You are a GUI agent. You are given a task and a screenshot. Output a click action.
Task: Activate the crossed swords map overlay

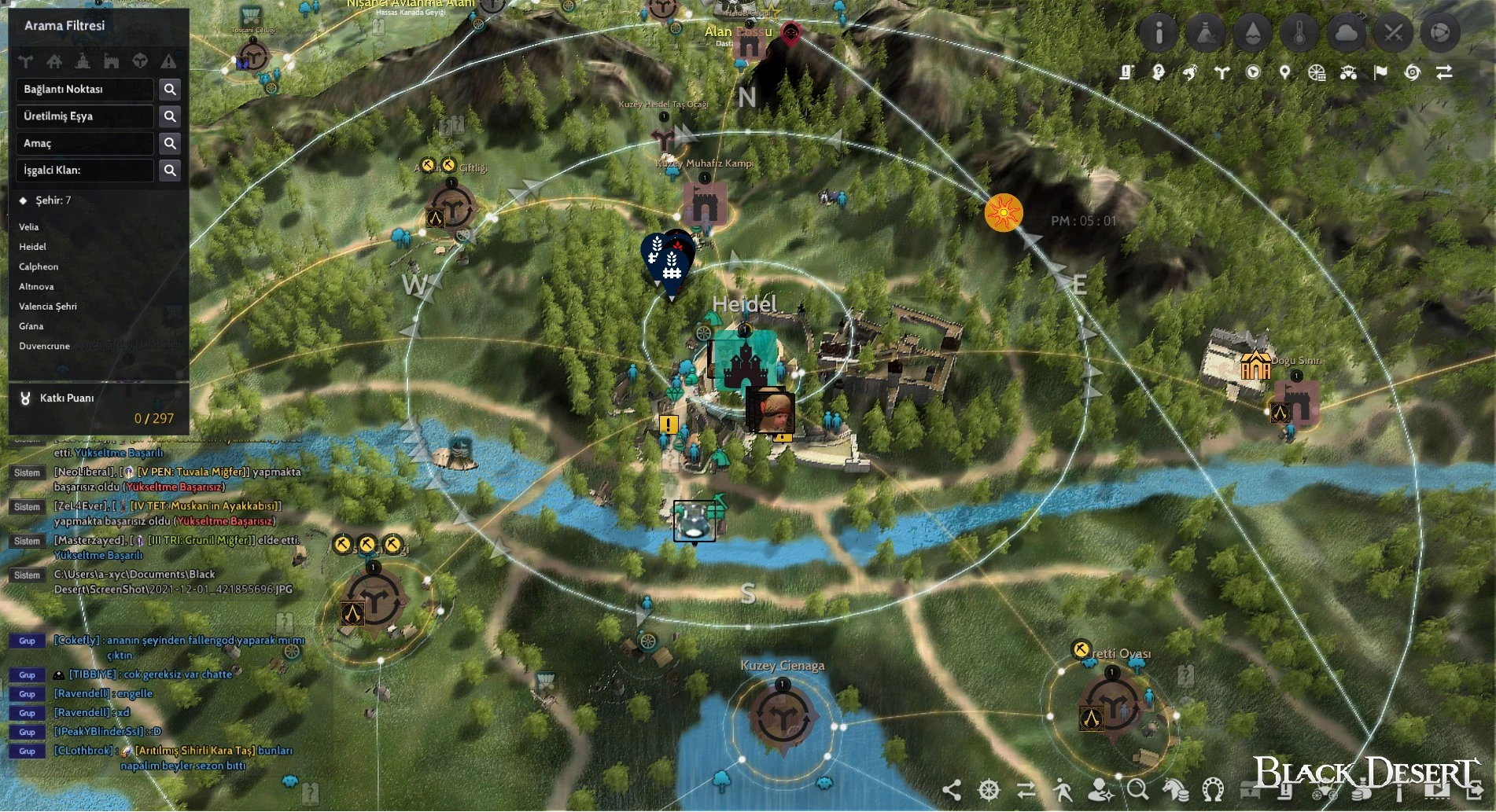[1394, 33]
